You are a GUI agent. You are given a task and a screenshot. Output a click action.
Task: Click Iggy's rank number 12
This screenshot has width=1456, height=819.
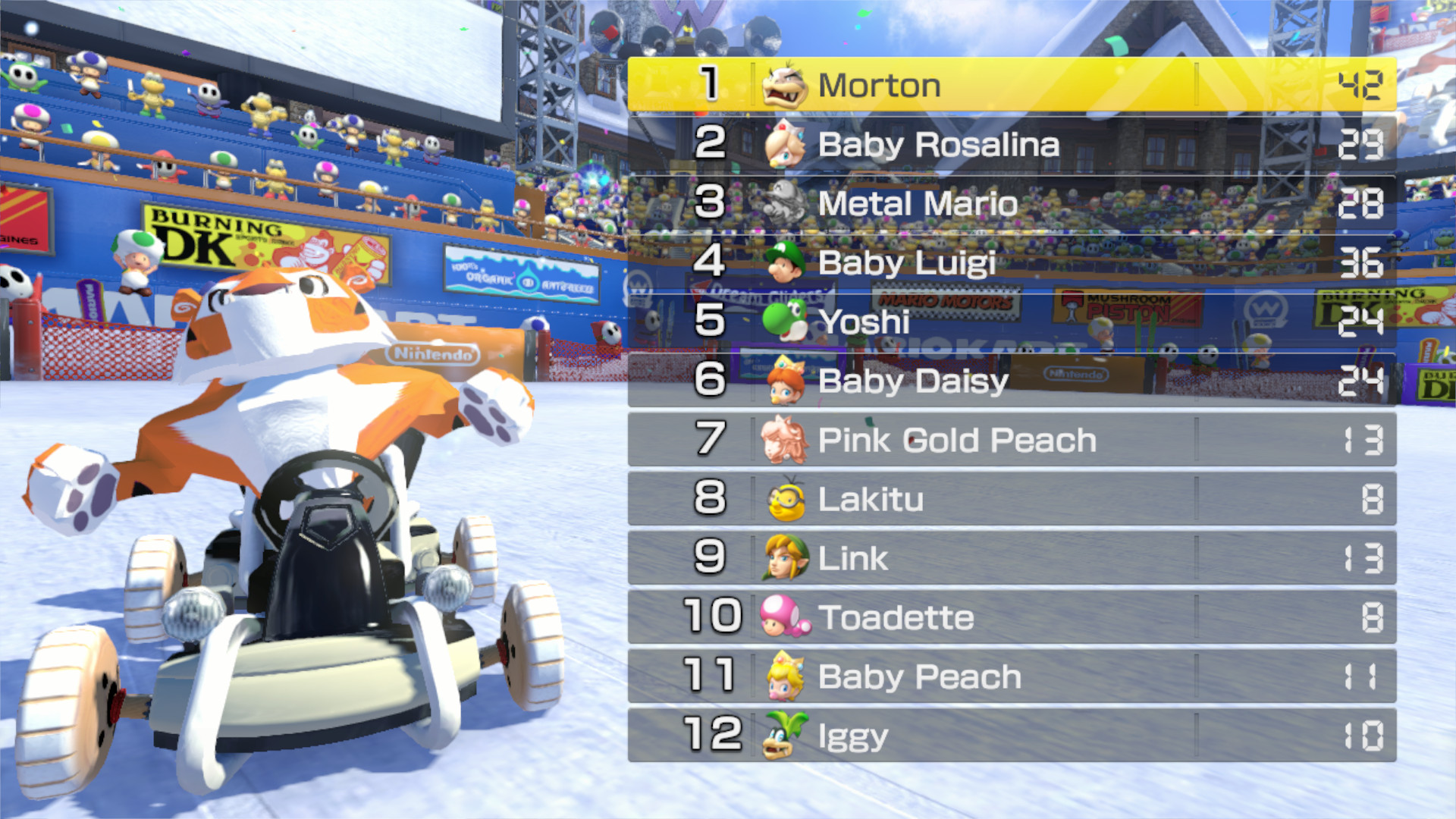pyautogui.click(x=713, y=736)
